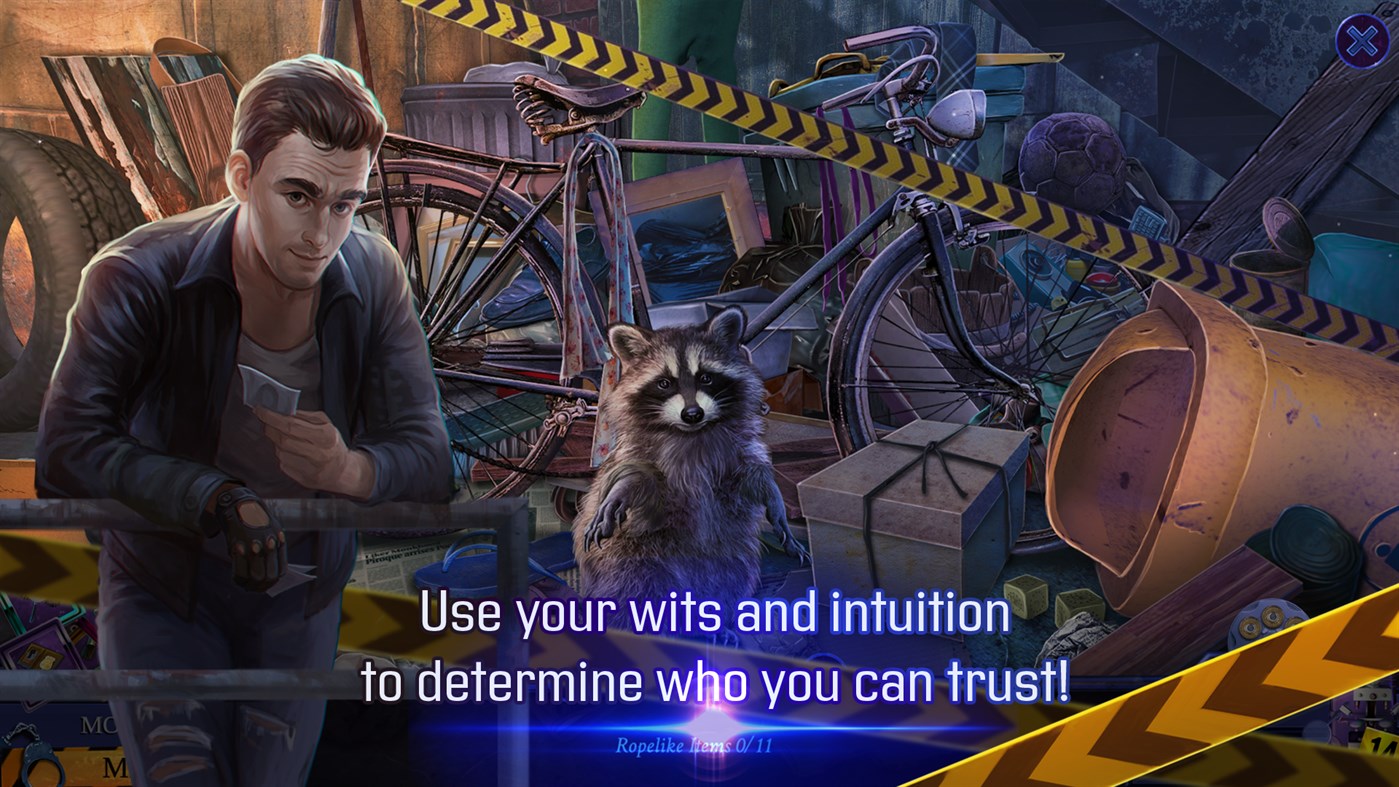This screenshot has height=787, width=1399.
Task: Select the stacked tires on the far left
Action: pyautogui.click(x=45, y=230)
